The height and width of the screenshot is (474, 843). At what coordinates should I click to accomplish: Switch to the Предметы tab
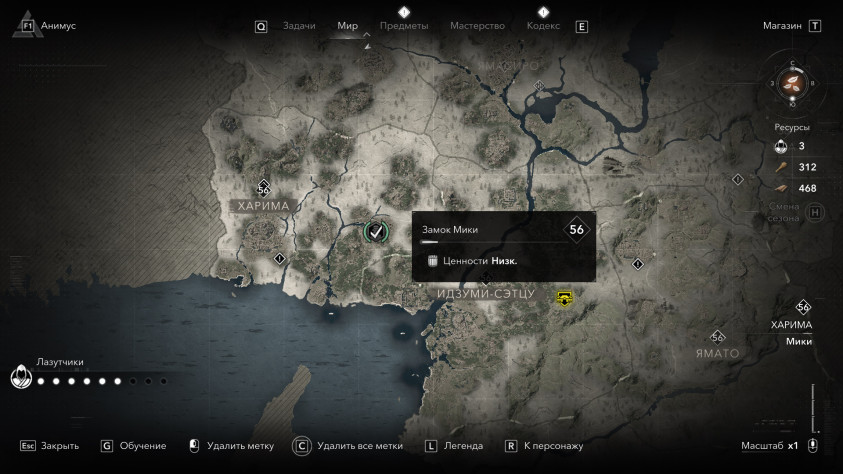click(x=403, y=26)
